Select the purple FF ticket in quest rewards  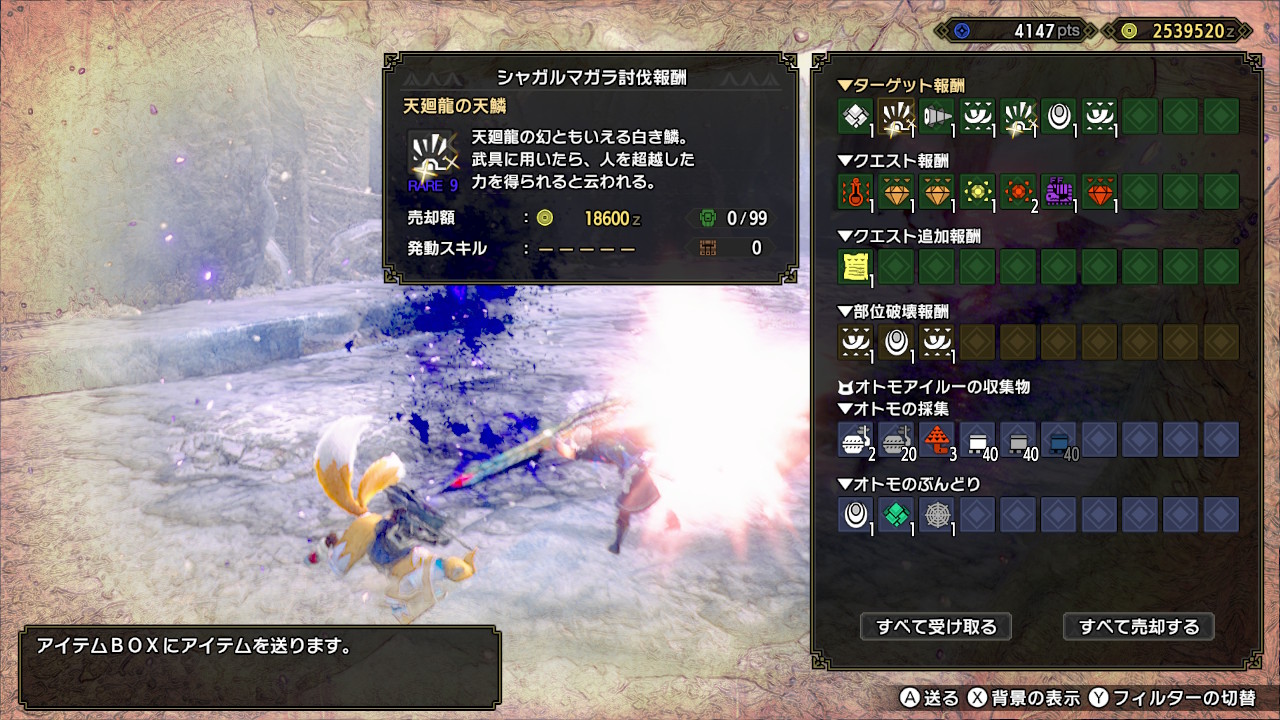(x=1059, y=192)
